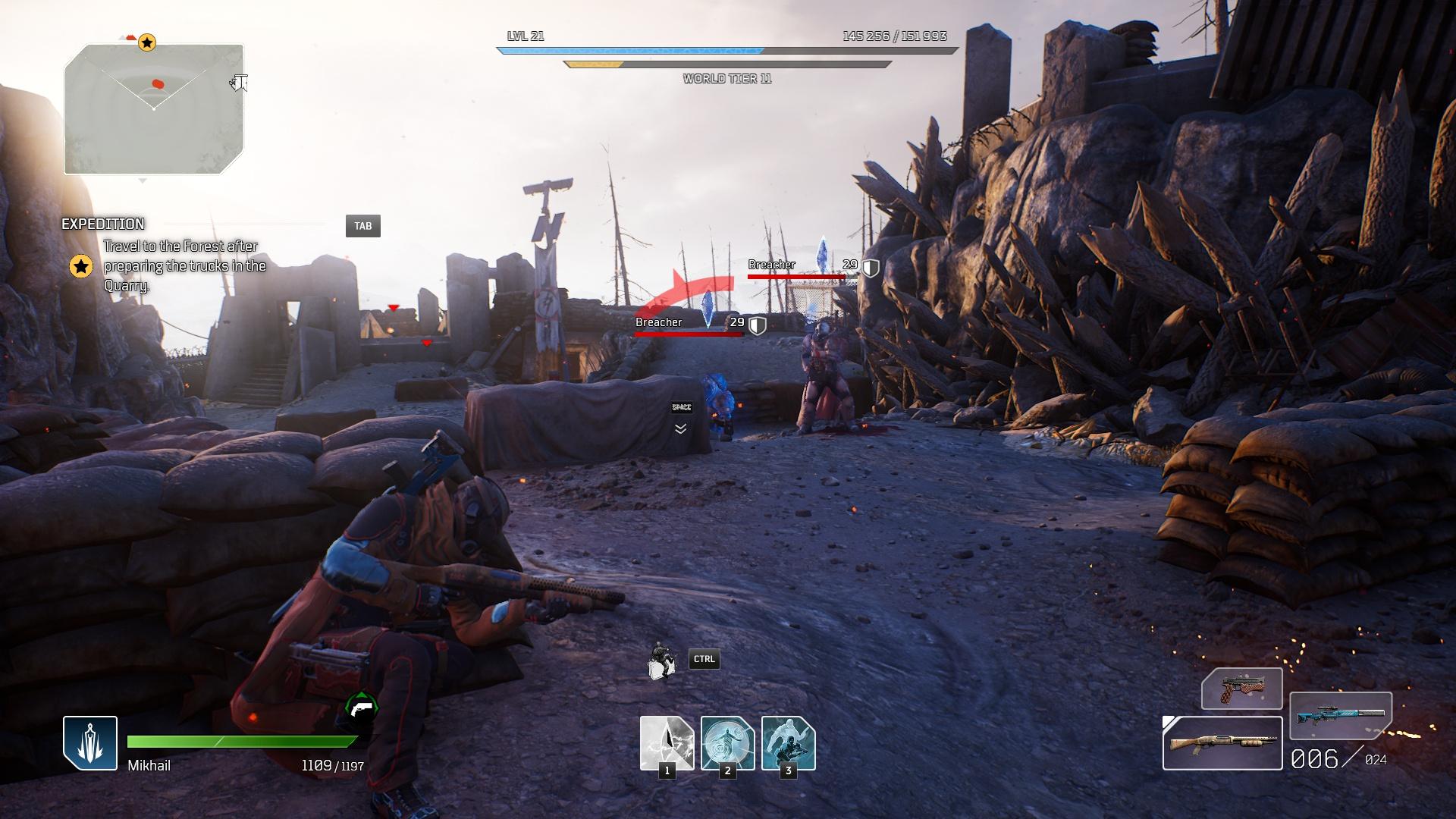This screenshot has width=1456, height=819.
Task: Switch to the blue sniper rifle slot
Action: click(1340, 715)
